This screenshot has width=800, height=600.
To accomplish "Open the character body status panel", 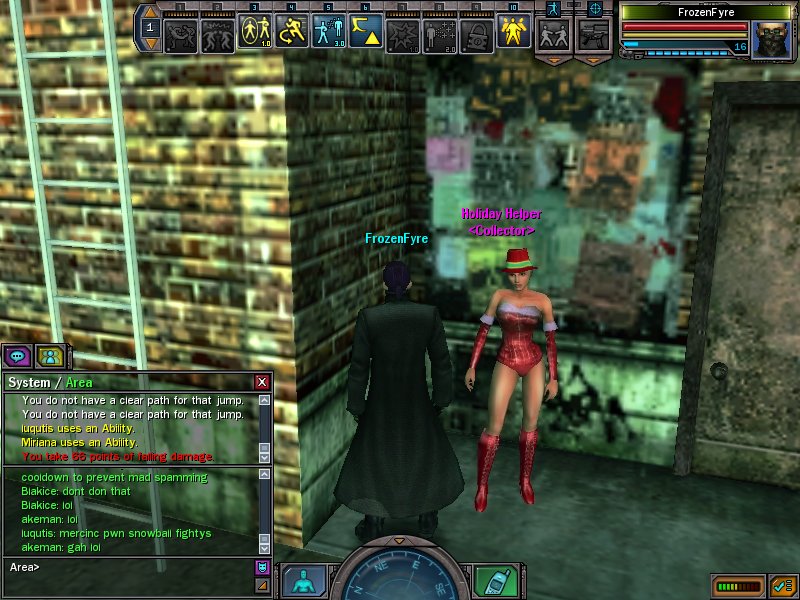I will coord(302,581).
